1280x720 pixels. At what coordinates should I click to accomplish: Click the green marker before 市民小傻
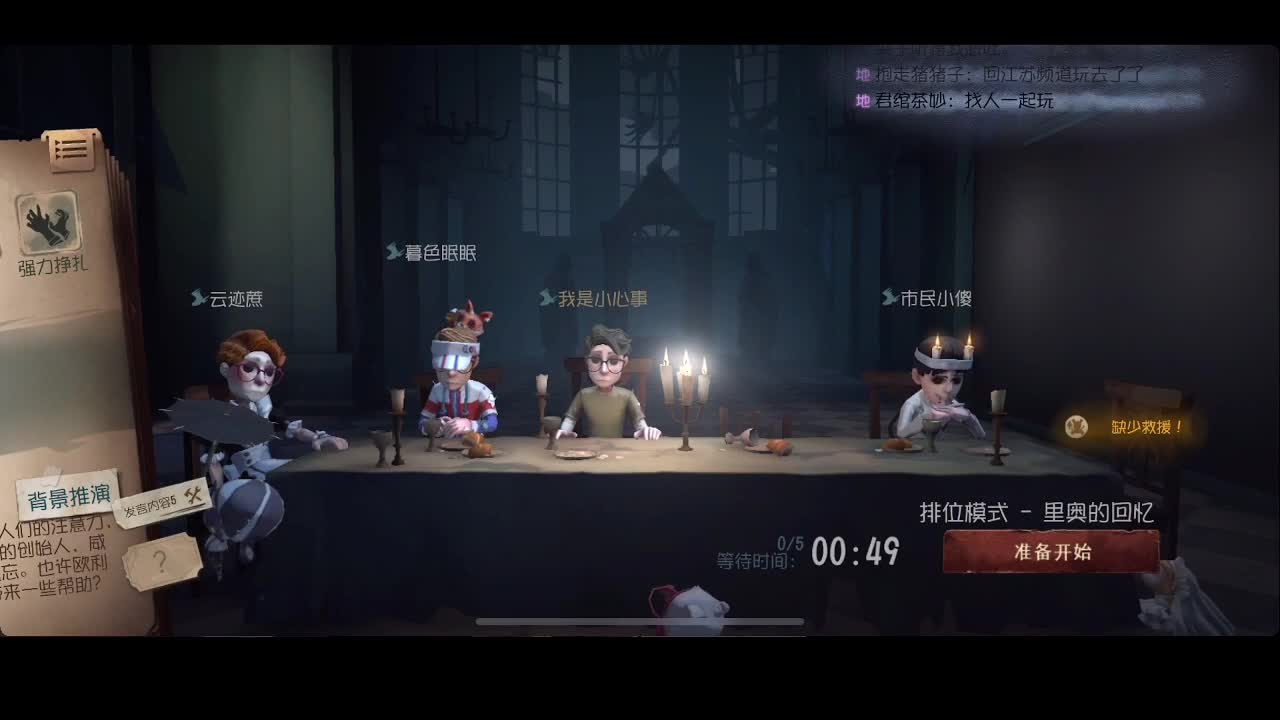[888, 297]
